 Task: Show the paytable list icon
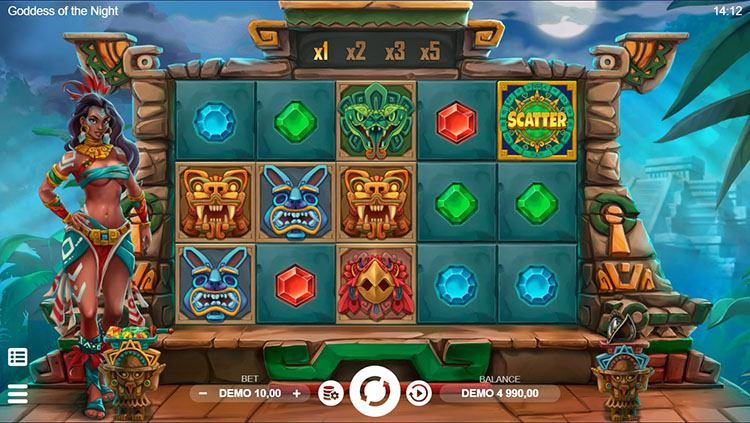pyautogui.click(x=17, y=357)
